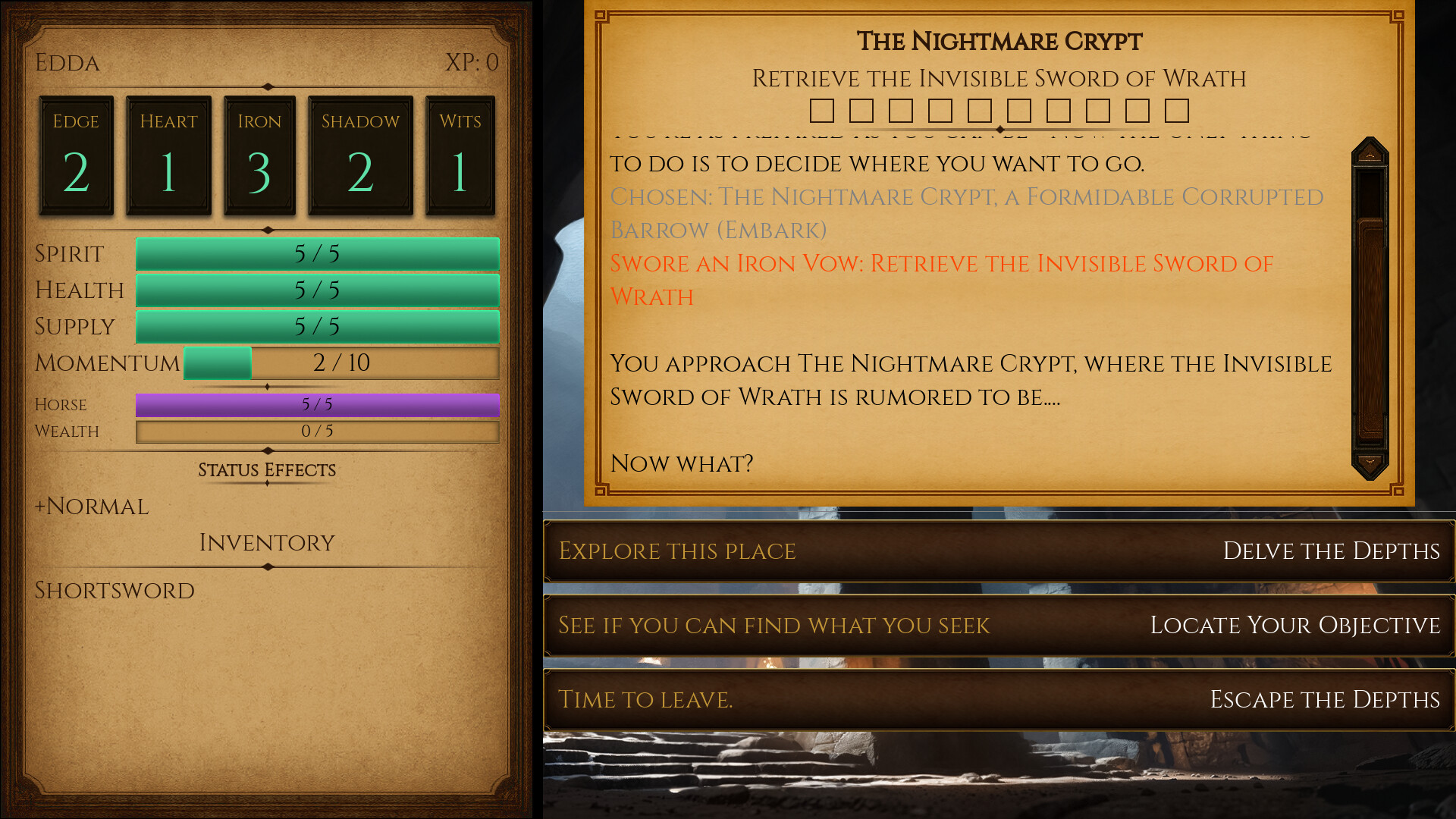Image resolution: width=1456 pixels, height=819 pixels.
Task: Select the Iron stat card
Action: point(259,154)
